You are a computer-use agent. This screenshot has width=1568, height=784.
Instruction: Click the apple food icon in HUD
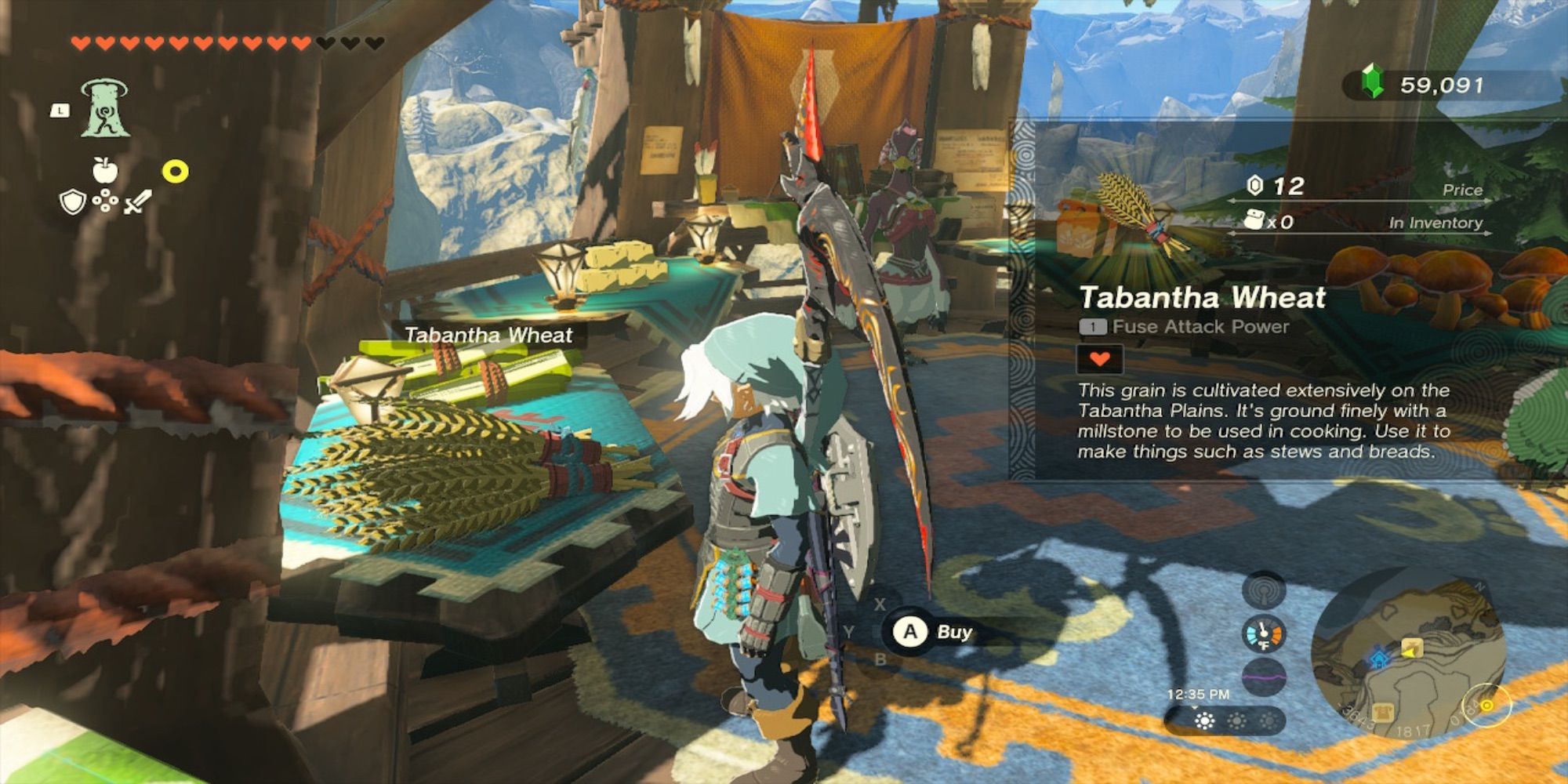click(x=105, y=170)
